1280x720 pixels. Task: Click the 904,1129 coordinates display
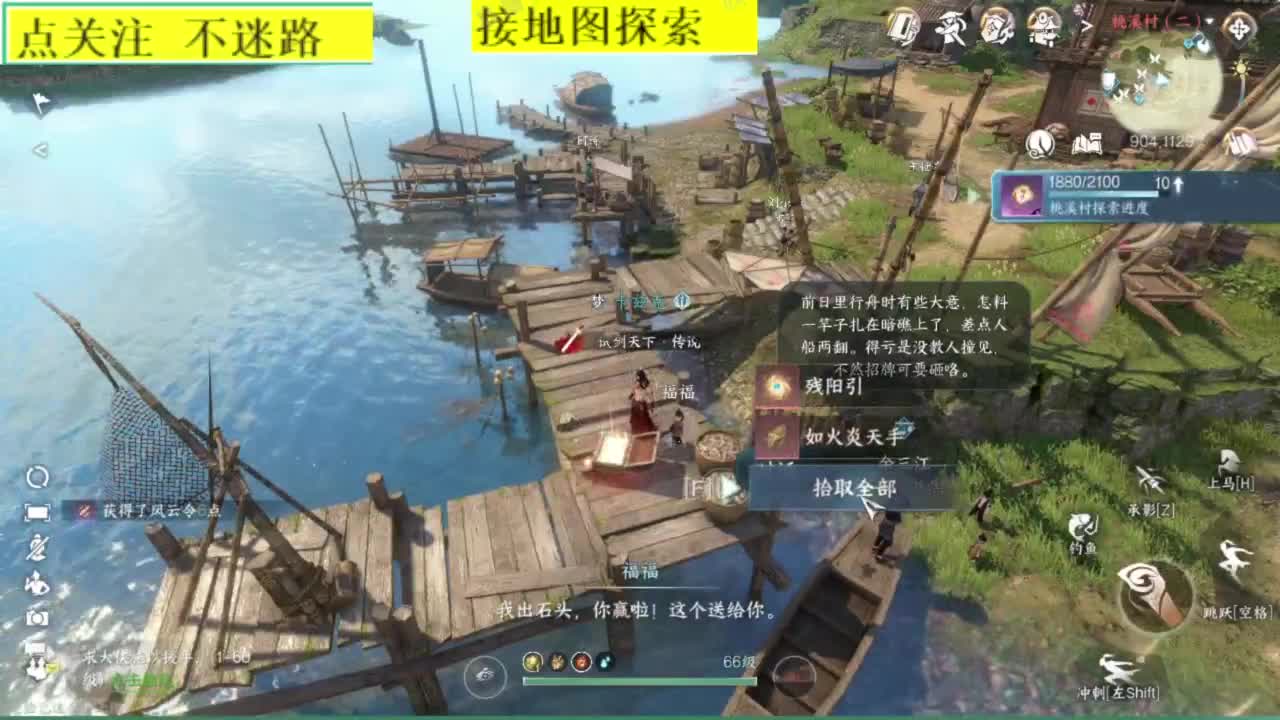[1160, 141]
